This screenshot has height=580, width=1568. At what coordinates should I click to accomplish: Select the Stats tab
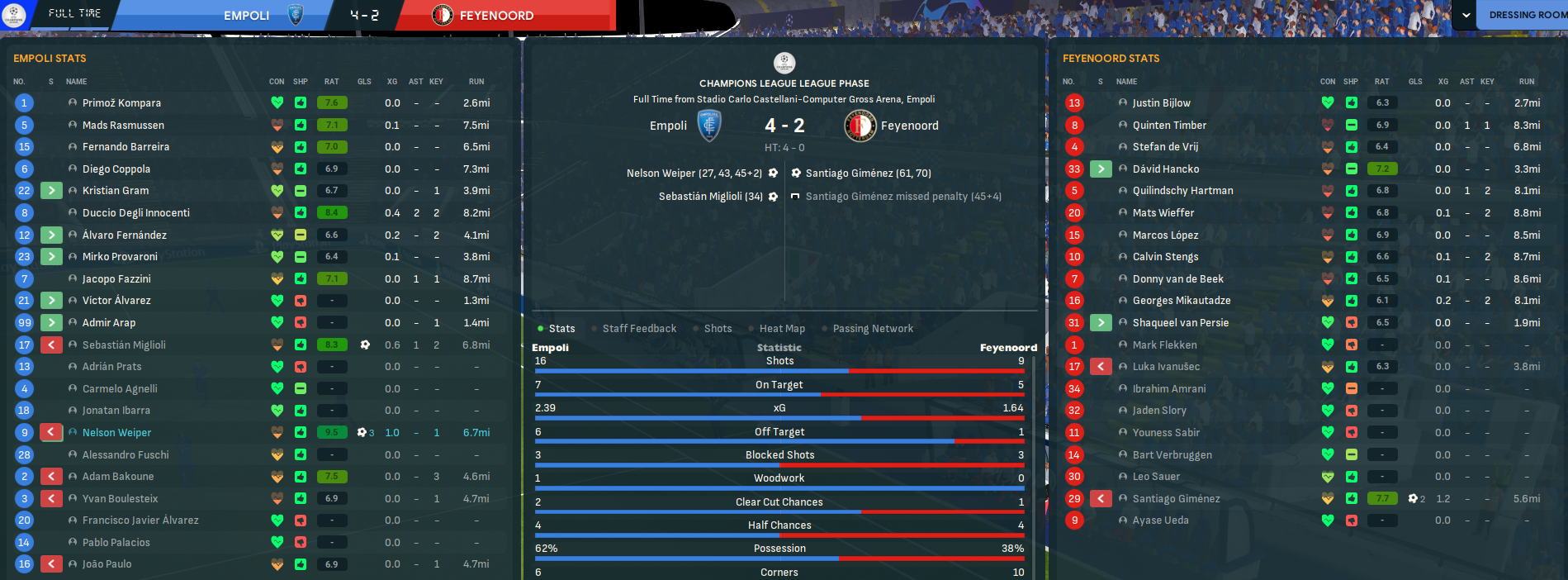tap(561, 329)
